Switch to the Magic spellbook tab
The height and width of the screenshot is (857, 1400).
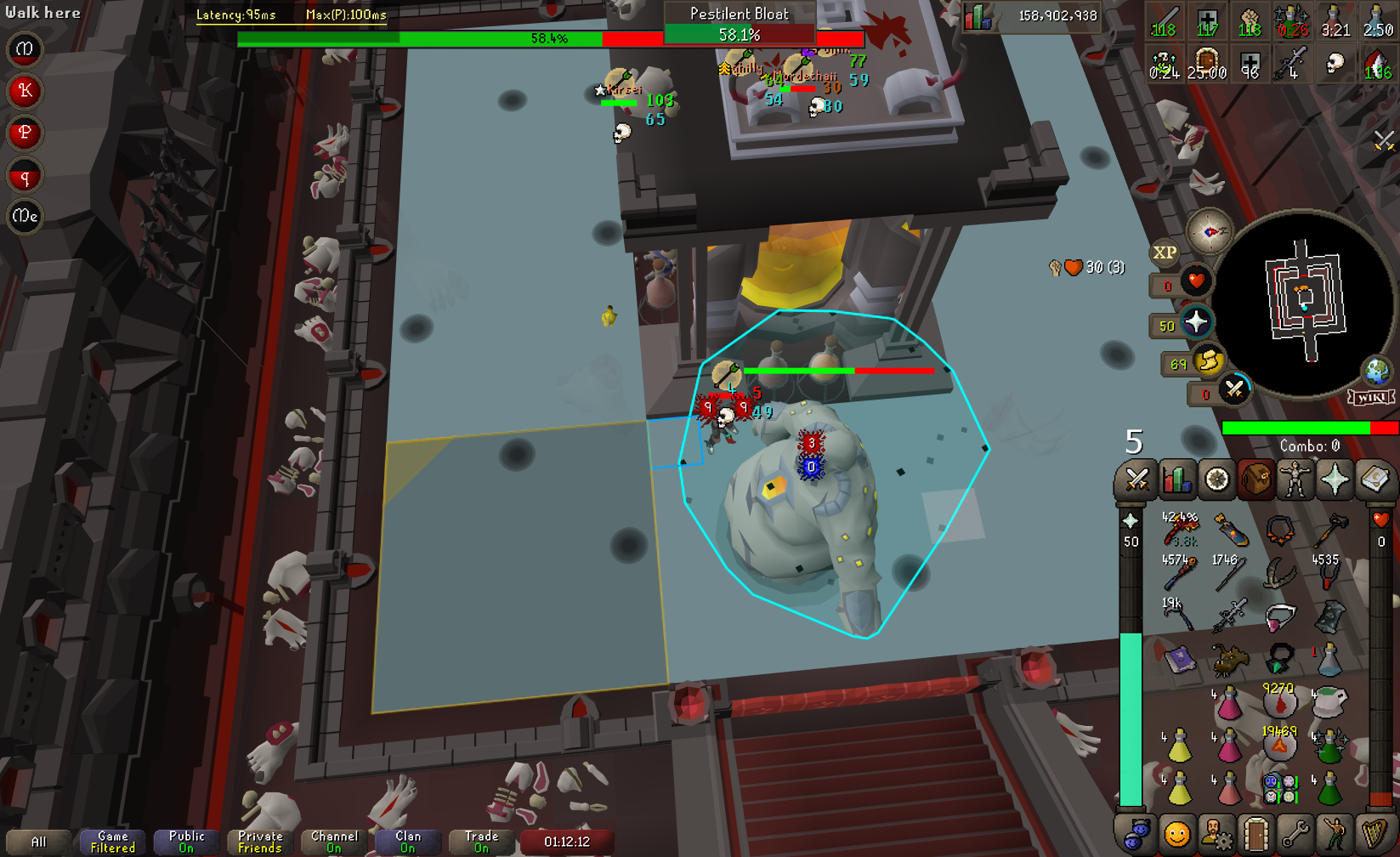1374,480
